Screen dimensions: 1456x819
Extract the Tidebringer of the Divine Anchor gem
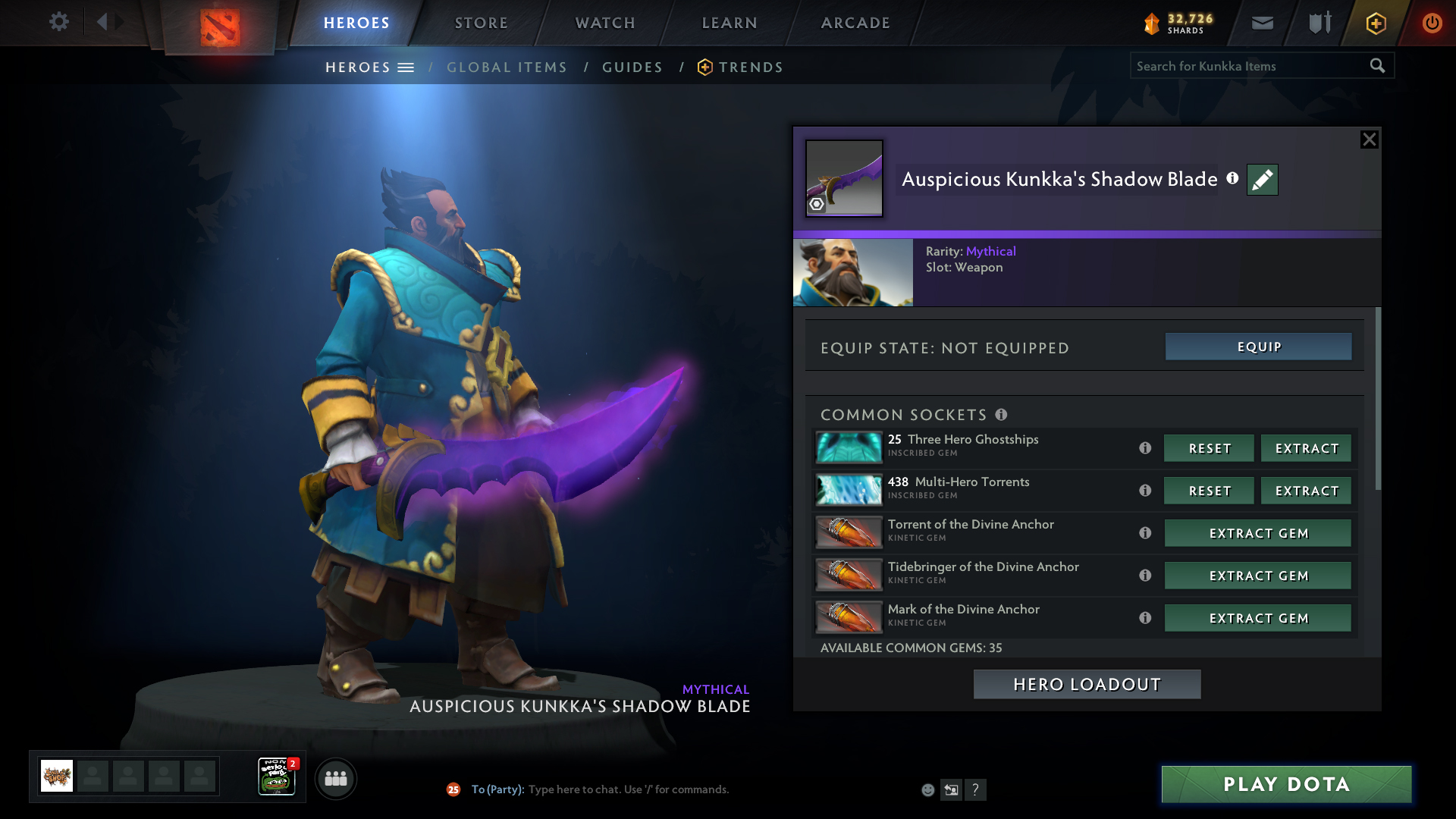1257,576
